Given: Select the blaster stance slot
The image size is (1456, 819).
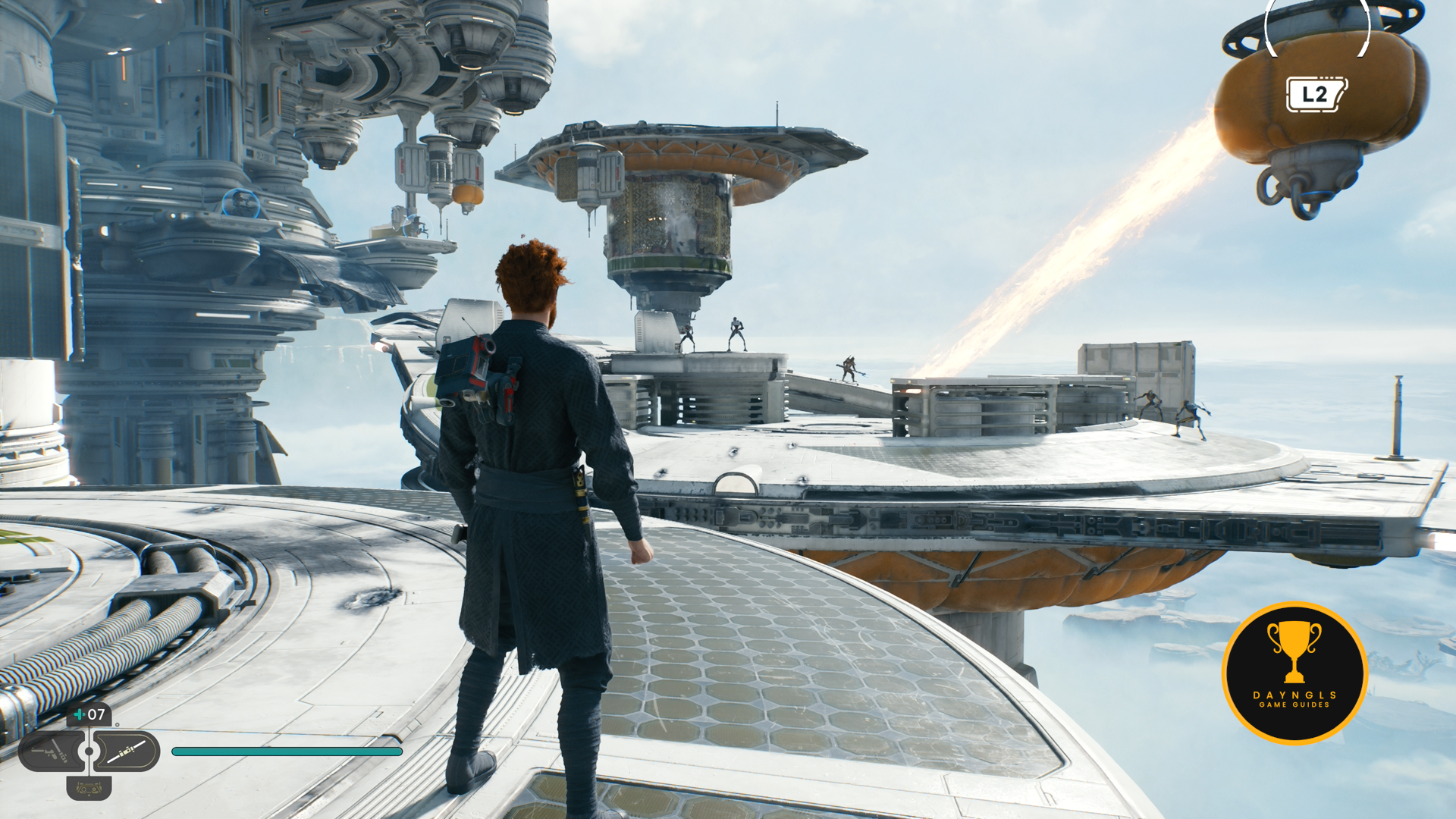Looking at the screenshot, I should click(x=52, y=751).
